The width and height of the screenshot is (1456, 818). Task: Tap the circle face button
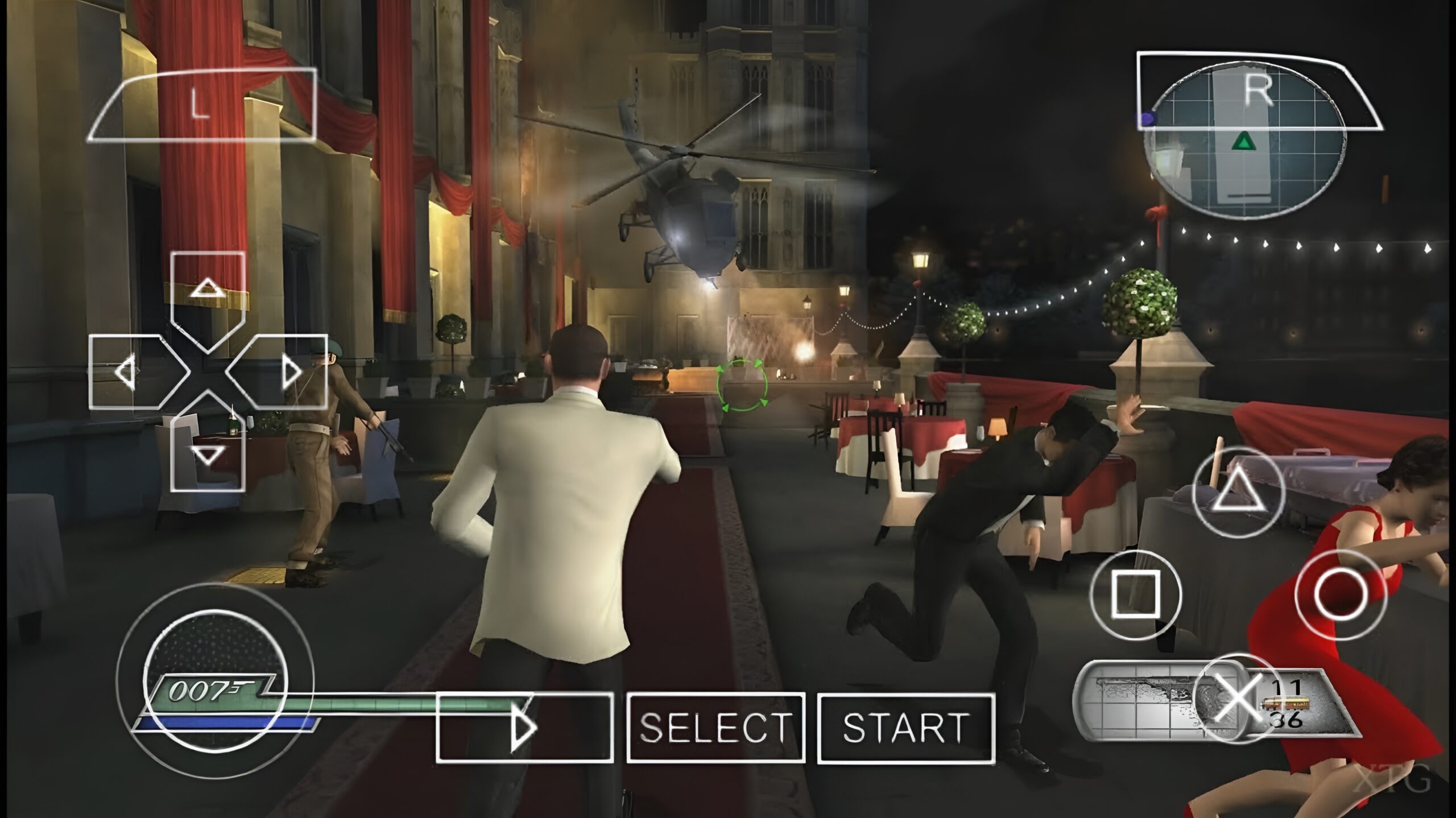tap(1341, 594)
